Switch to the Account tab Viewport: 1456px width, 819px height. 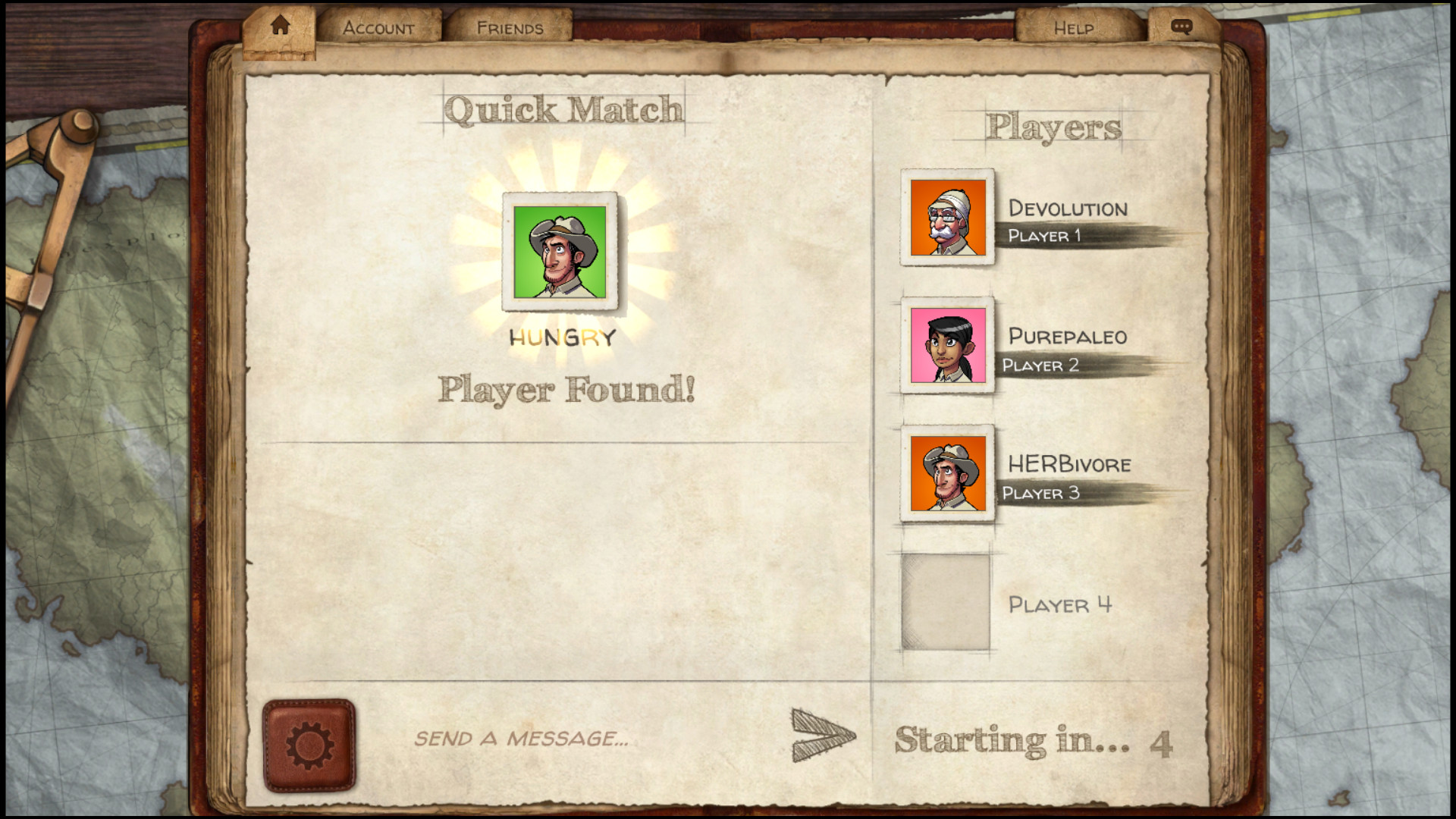point(379,27)
